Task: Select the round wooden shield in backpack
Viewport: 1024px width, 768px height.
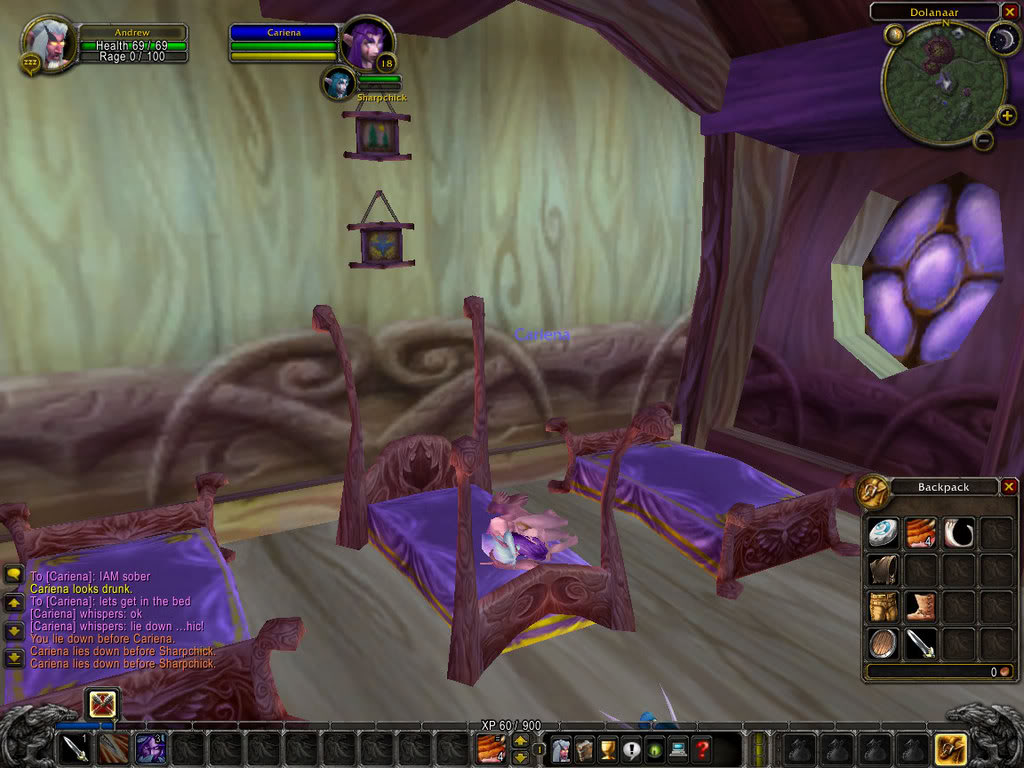Action: click(x=882, y=644)
